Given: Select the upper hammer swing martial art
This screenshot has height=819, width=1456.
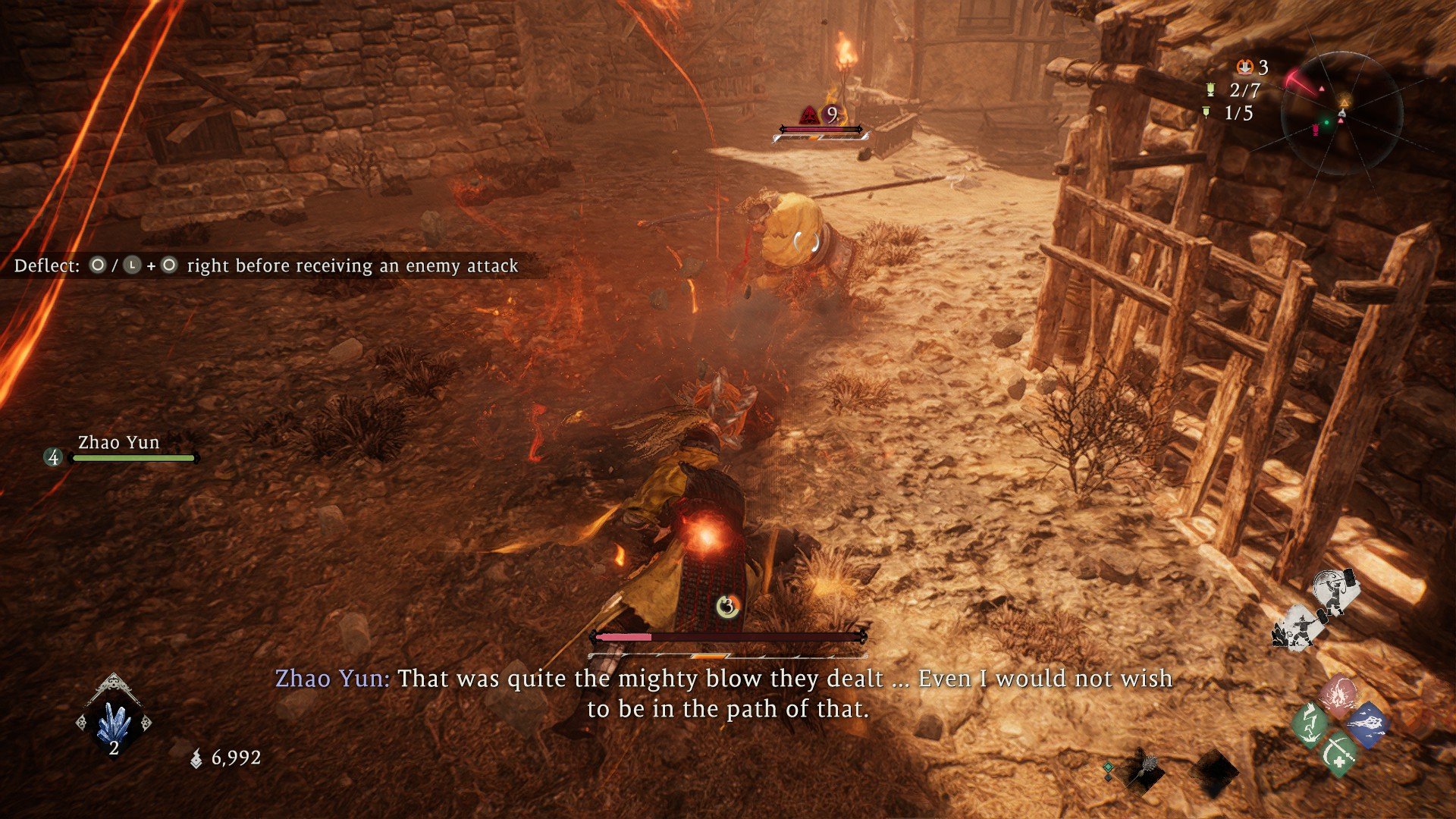Looking at the screenshot, I should coord(1335,591).
